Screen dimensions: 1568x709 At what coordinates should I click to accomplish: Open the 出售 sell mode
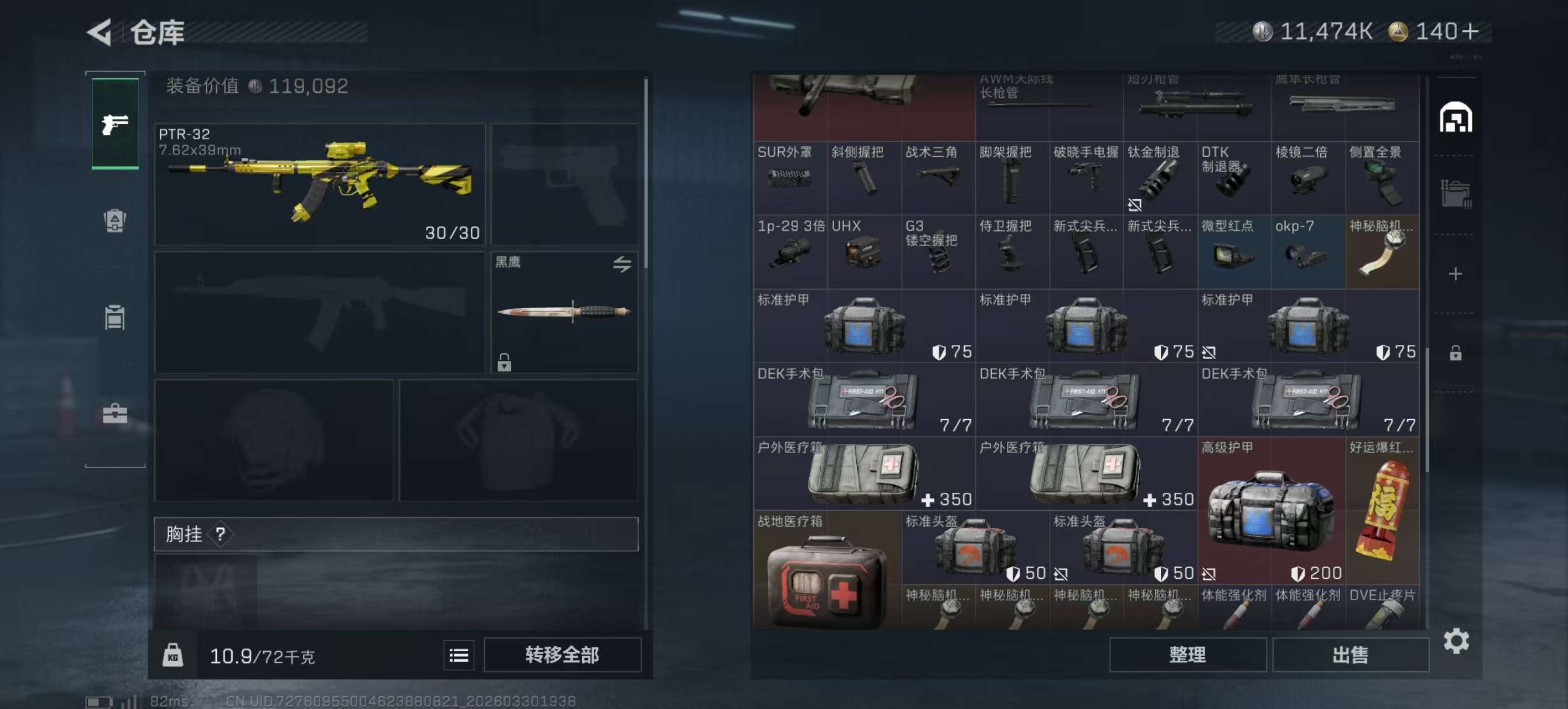[x=1349, y=654]
